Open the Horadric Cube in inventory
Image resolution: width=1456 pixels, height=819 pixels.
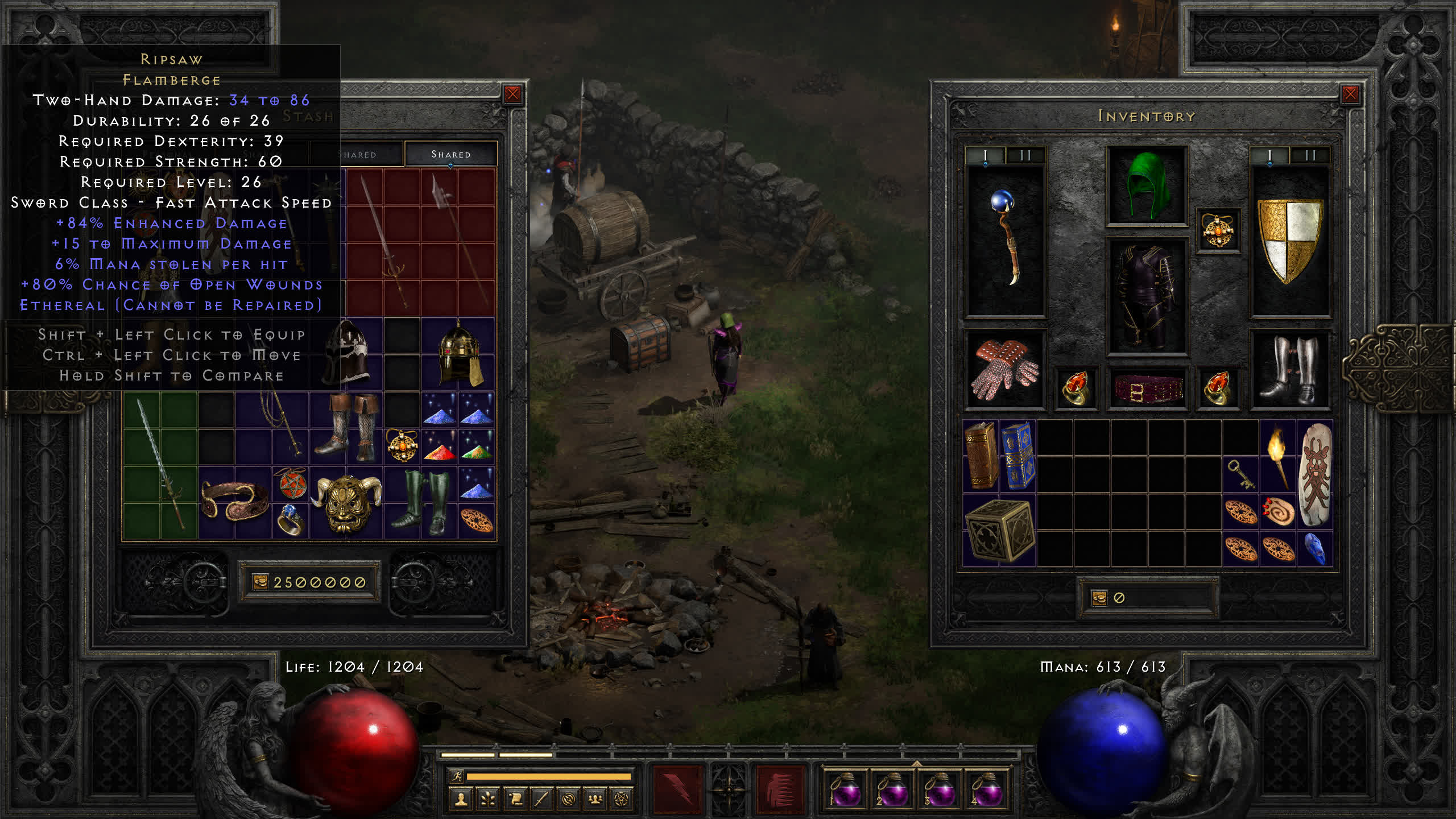[x=999, y=530]
